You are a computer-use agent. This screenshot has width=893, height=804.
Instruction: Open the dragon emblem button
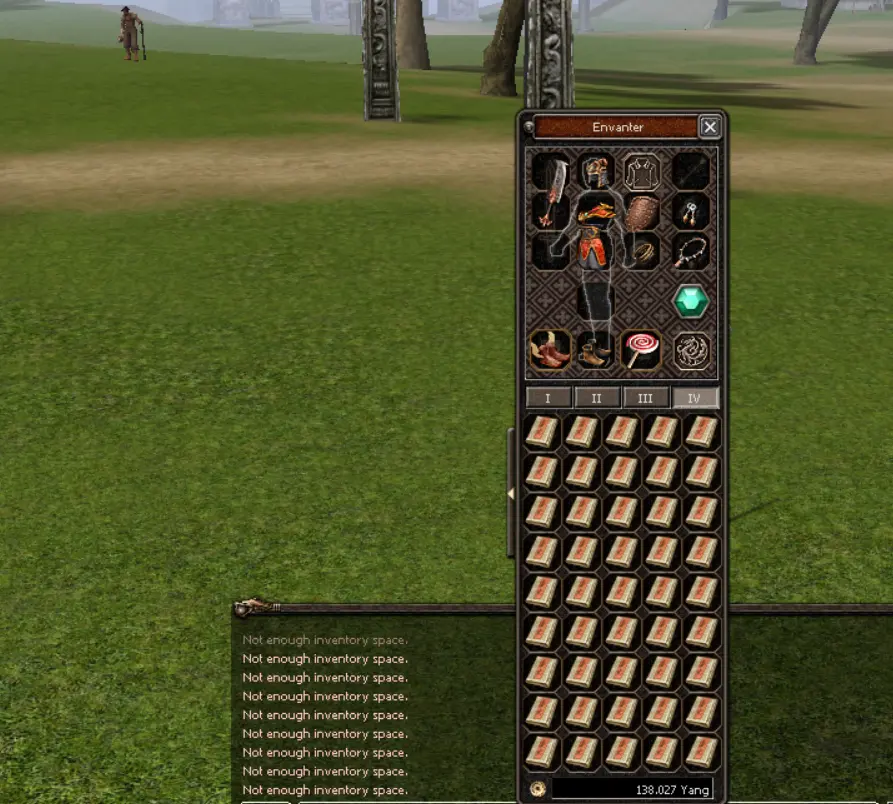(691, 351)
